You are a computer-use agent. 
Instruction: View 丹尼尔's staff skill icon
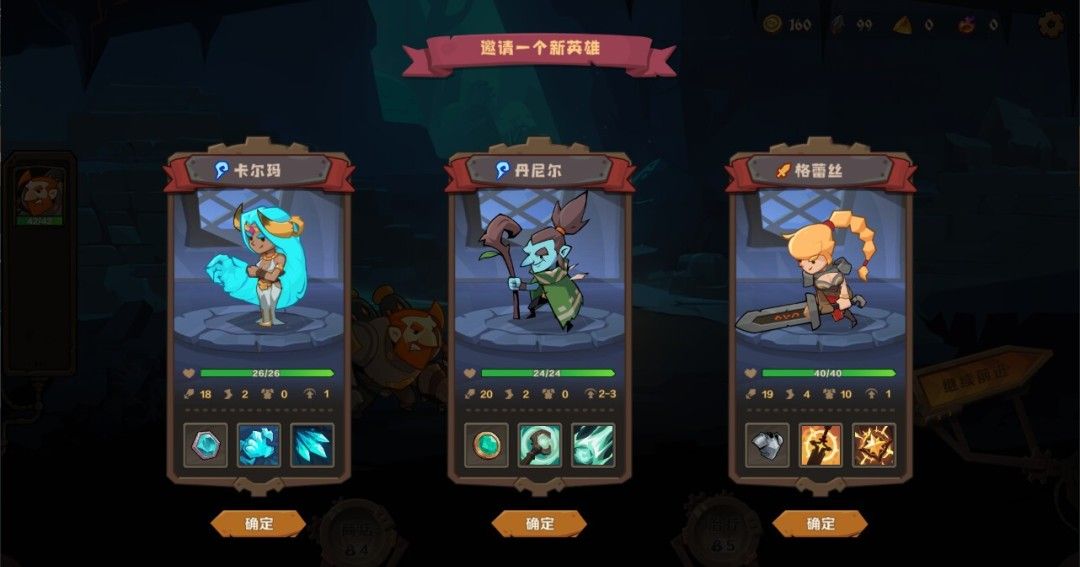click(x=539, y=445)
